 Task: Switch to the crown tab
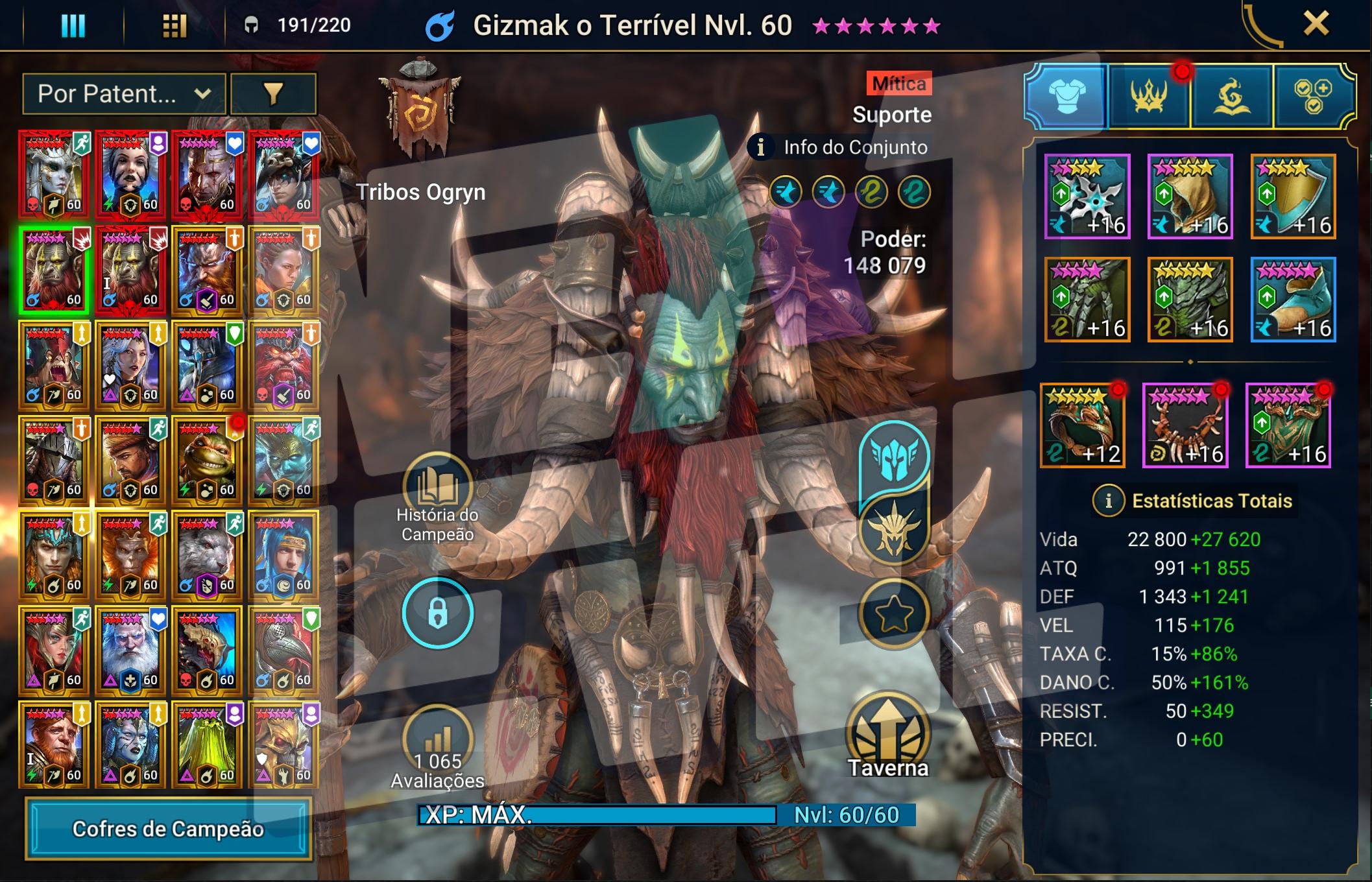pyautogui.click(x=1149, y=96)
